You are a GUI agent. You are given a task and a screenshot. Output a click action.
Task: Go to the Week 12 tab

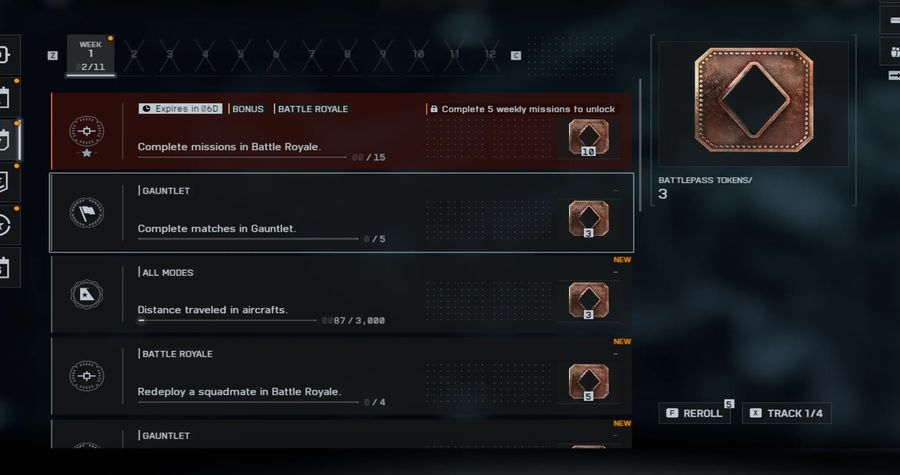(489, 55)
